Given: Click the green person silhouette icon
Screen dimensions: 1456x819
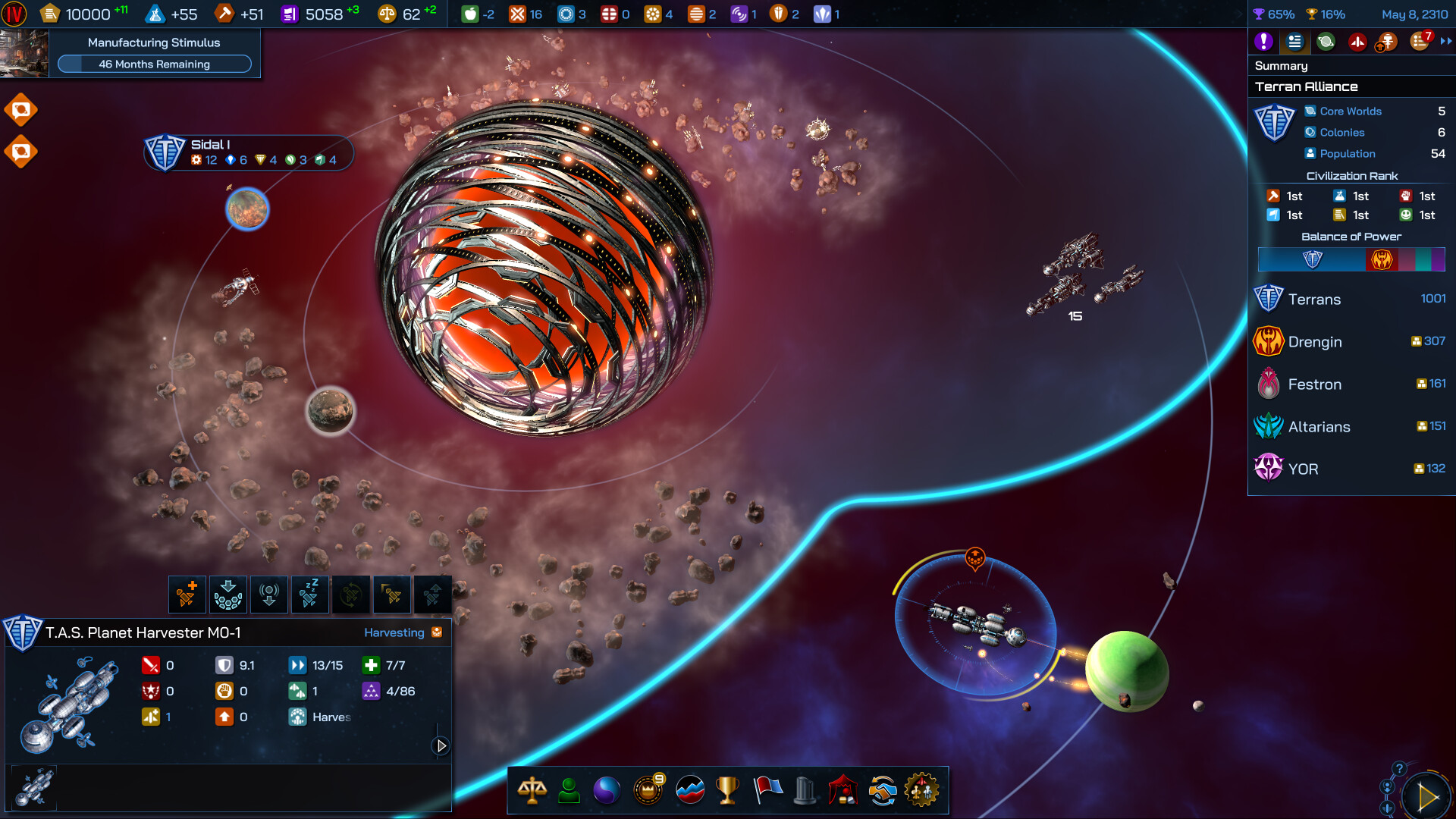Looking at the screenshot, I should tap(569, 790).
